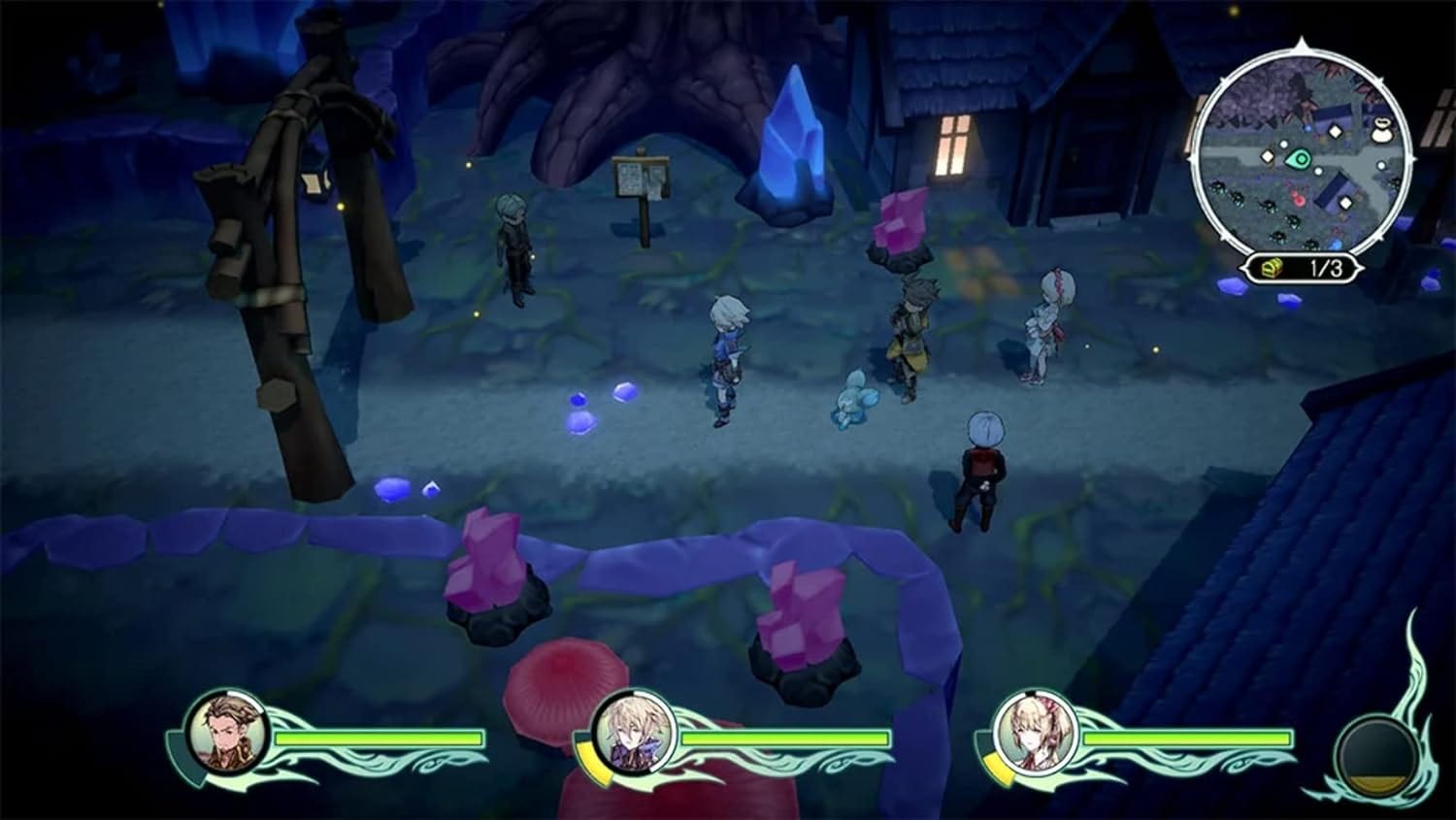Click the treasure chest icon showing 1/3
This screenshot has width=1456, height=820.
(x=1271, y=268)
